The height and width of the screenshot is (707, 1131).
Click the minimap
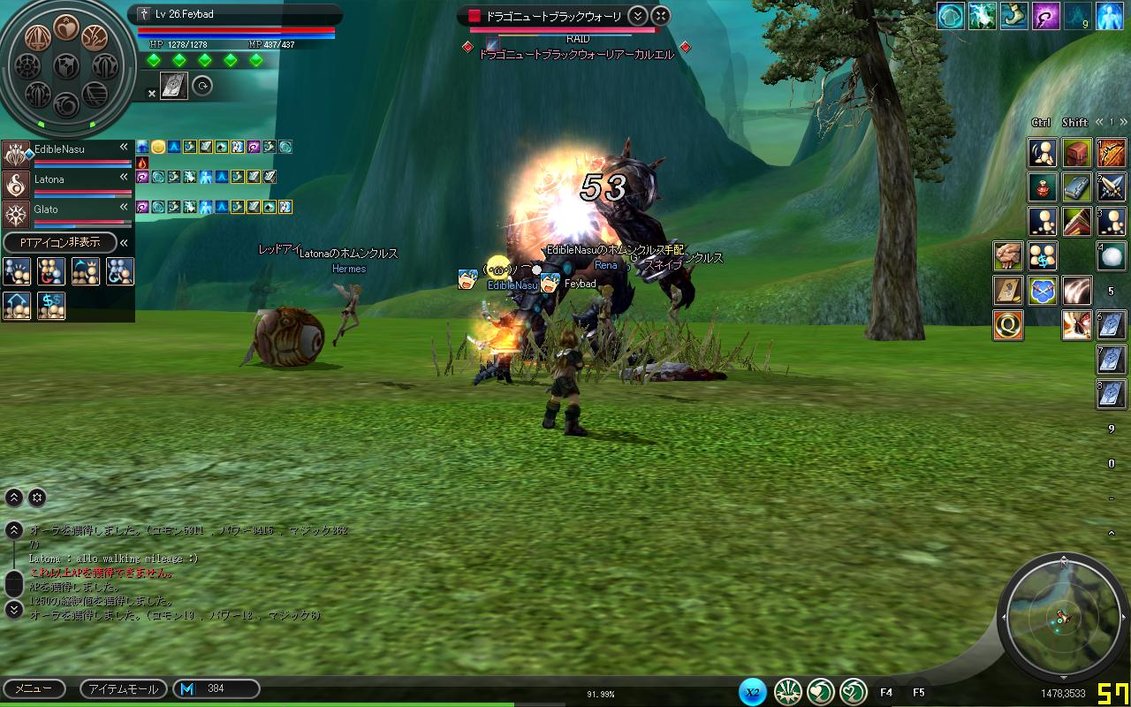[x=1062, y=618]
